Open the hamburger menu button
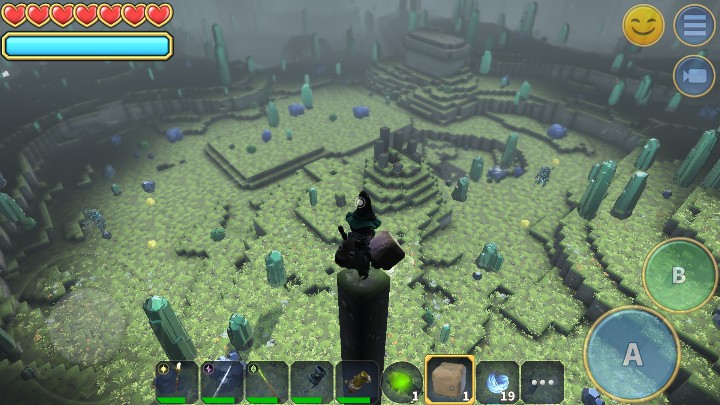Image resolution: width=720 pixels, height=405 pixels. [693, 25]
